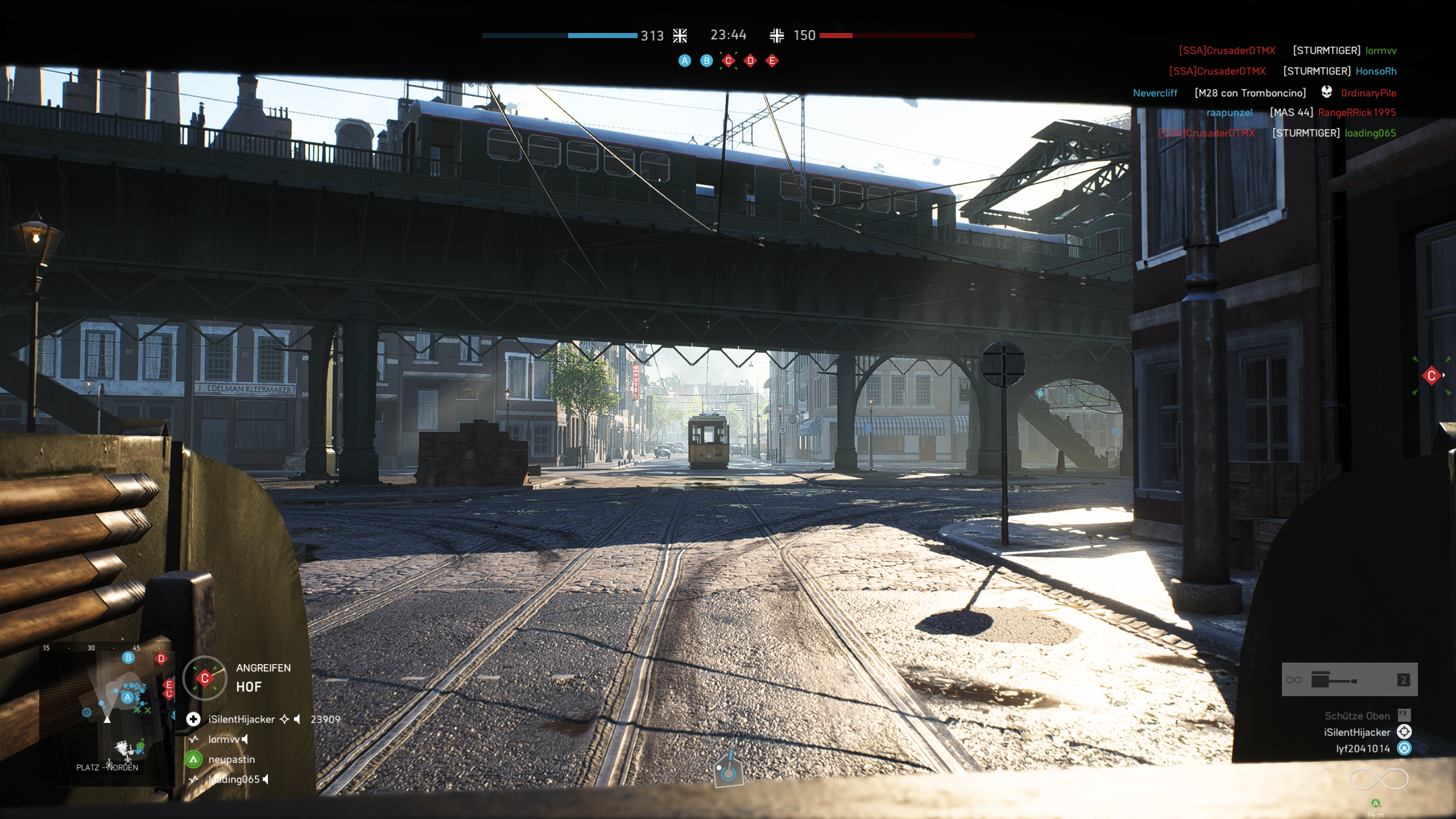Viewport: 1456px width, 819px height.
Task: Mute loading065 via the speaker icon
Action: point(266,780)
